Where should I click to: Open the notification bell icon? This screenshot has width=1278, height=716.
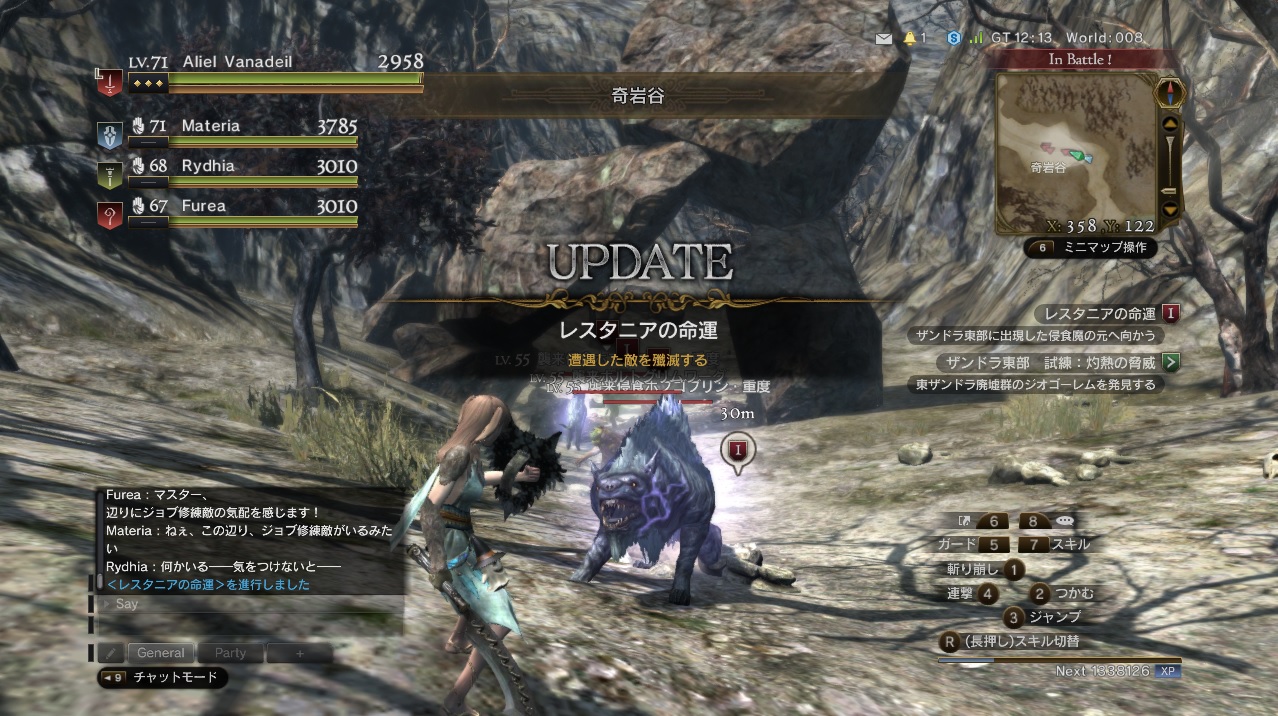(910, 38)
